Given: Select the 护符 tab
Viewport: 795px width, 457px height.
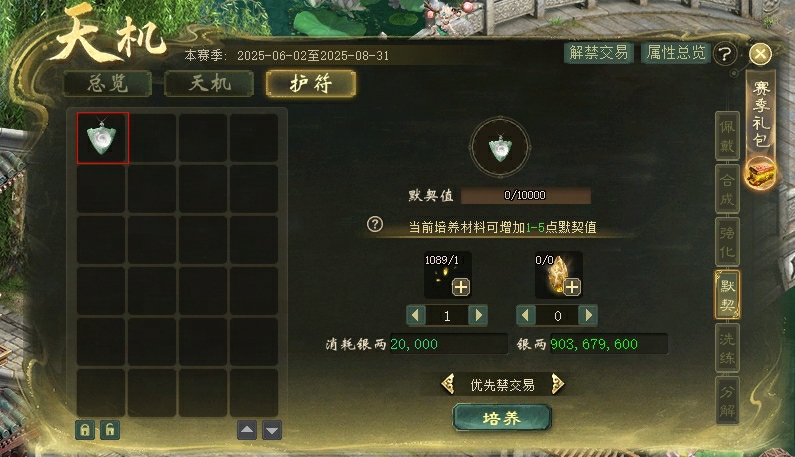Looking at the screenshot, I should [310, 83].
